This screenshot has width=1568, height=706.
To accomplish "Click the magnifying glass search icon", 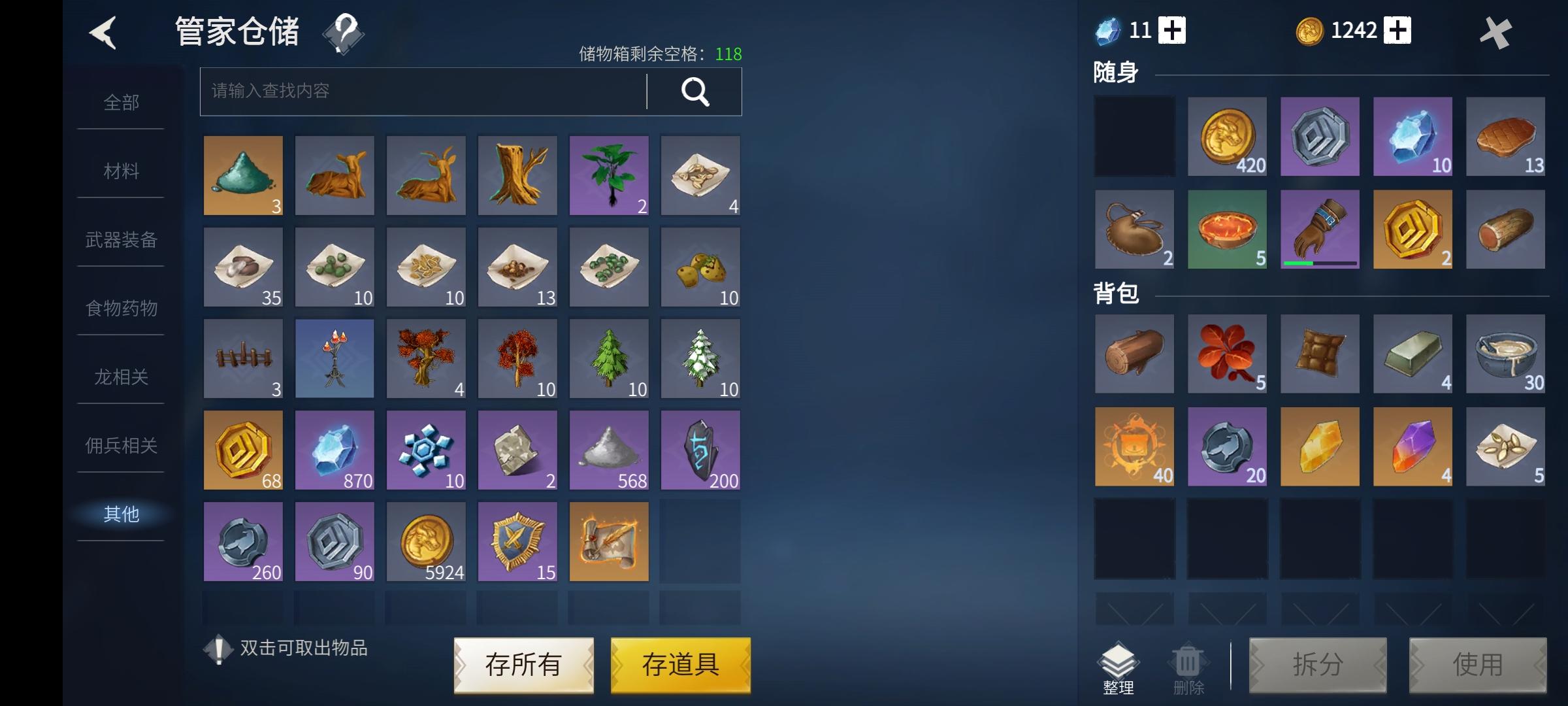I will 694,92.
